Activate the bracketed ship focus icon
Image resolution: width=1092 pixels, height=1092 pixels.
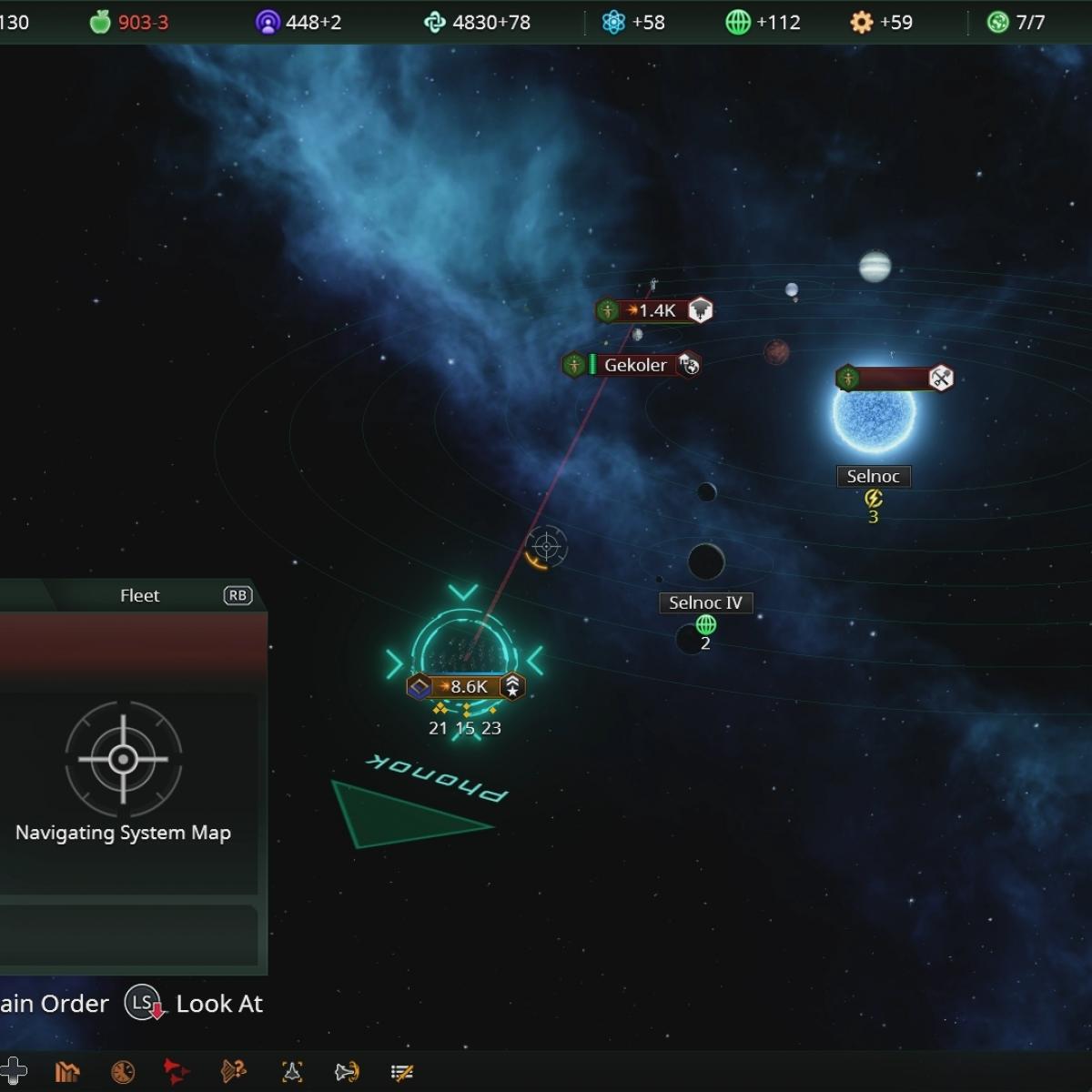coord(292,1072)
